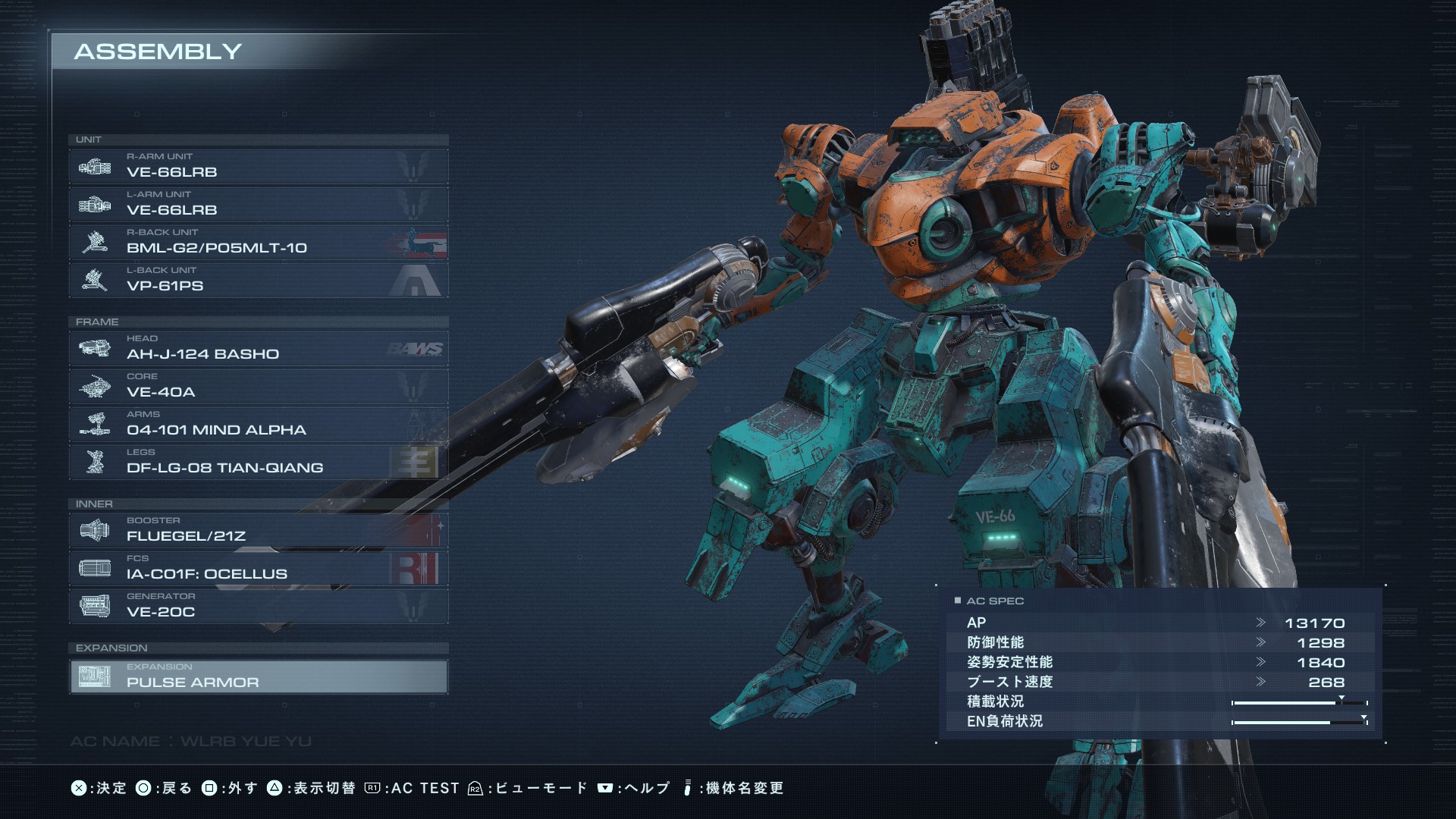
Task: Select the IA-C01F: OCELLUS FCS slot
Action: point(258,568)
